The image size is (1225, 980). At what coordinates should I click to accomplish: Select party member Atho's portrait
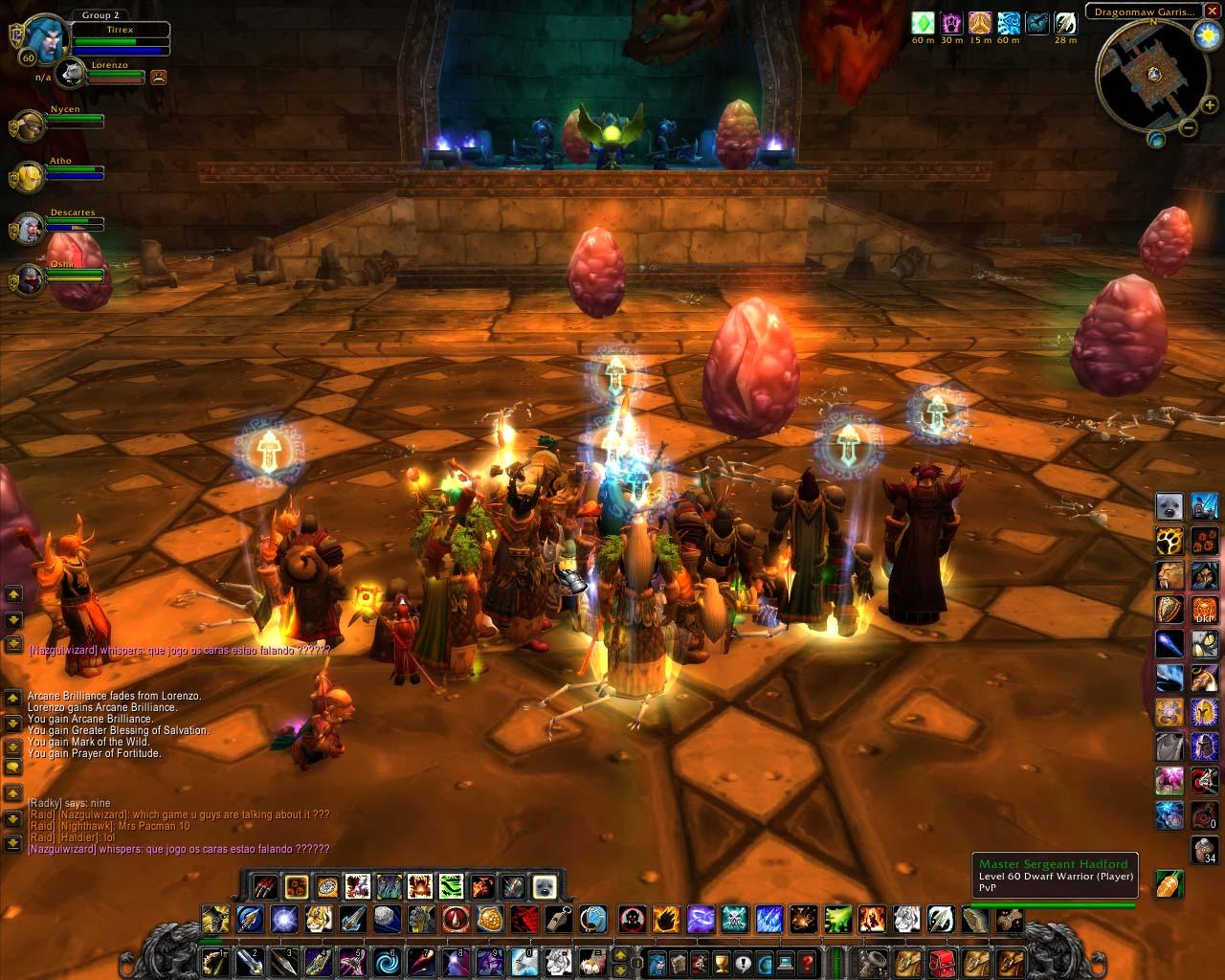point(27,176)
